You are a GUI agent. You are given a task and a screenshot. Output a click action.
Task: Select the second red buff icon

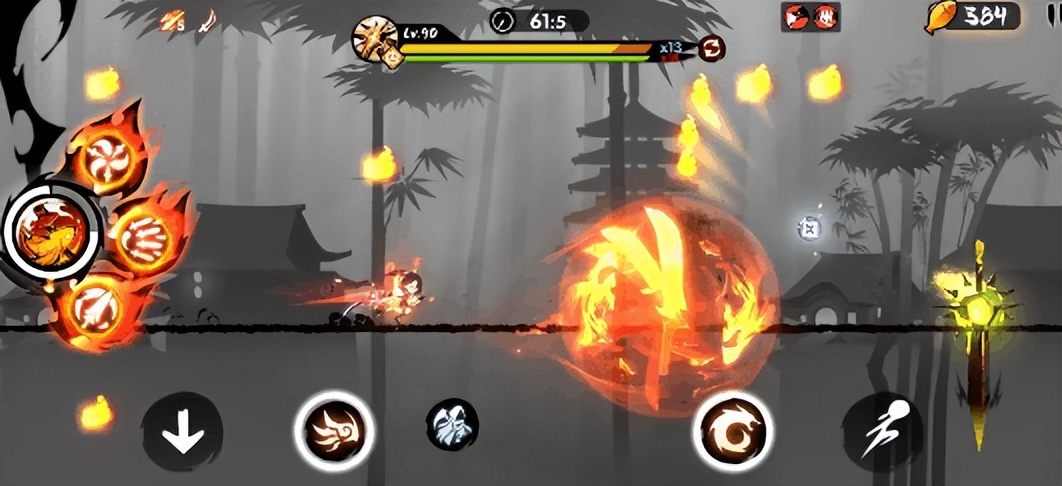point(825,16)
